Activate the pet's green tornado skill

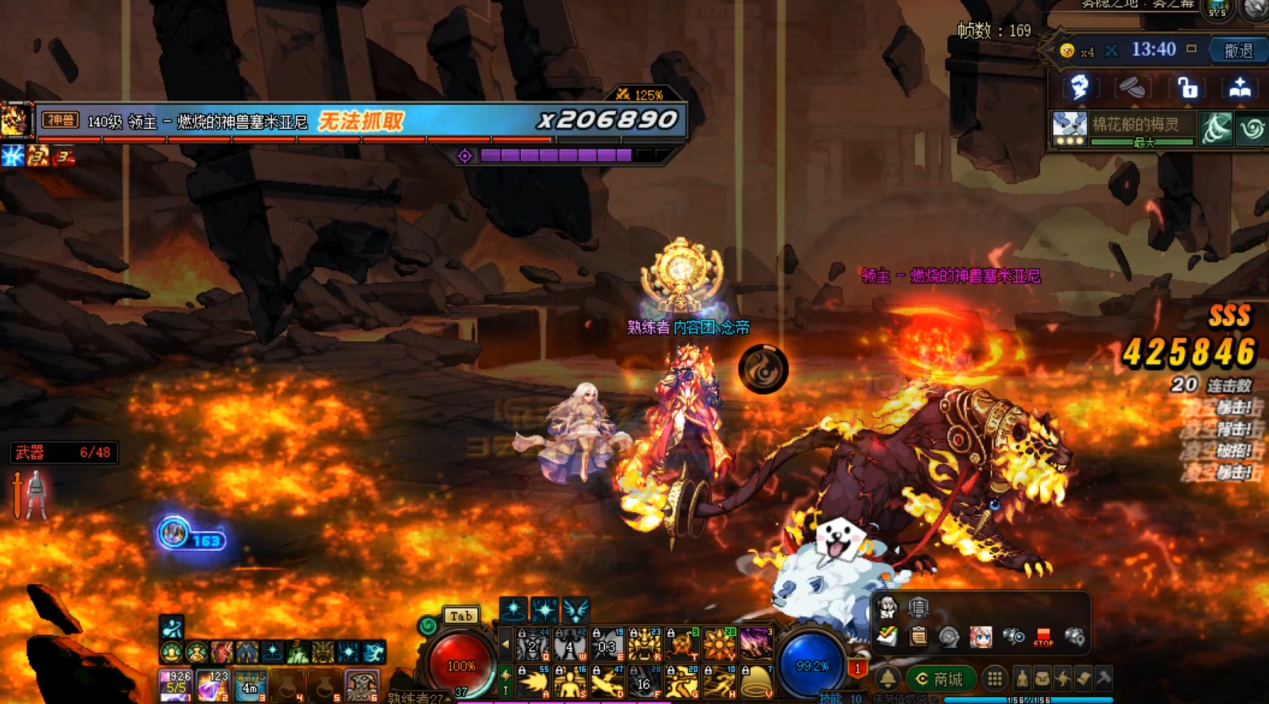click(x=1216, y=129)
